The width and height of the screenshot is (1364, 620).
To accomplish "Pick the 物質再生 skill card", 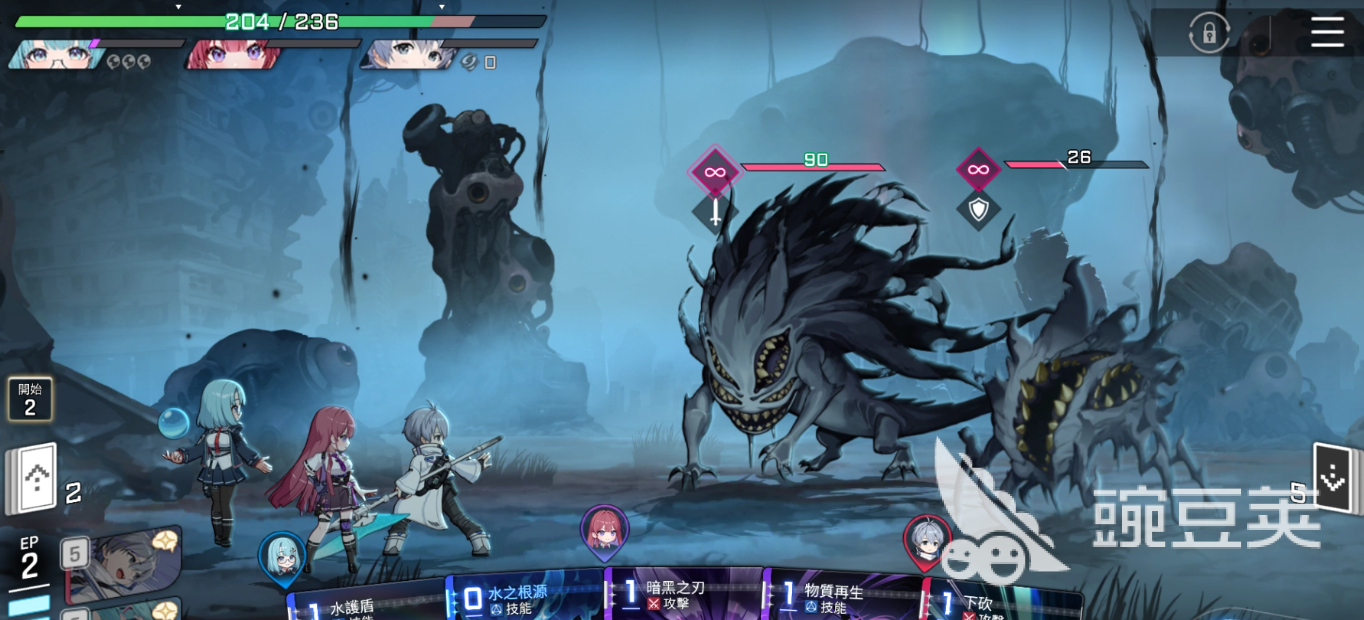I will [x=842, y=596].
